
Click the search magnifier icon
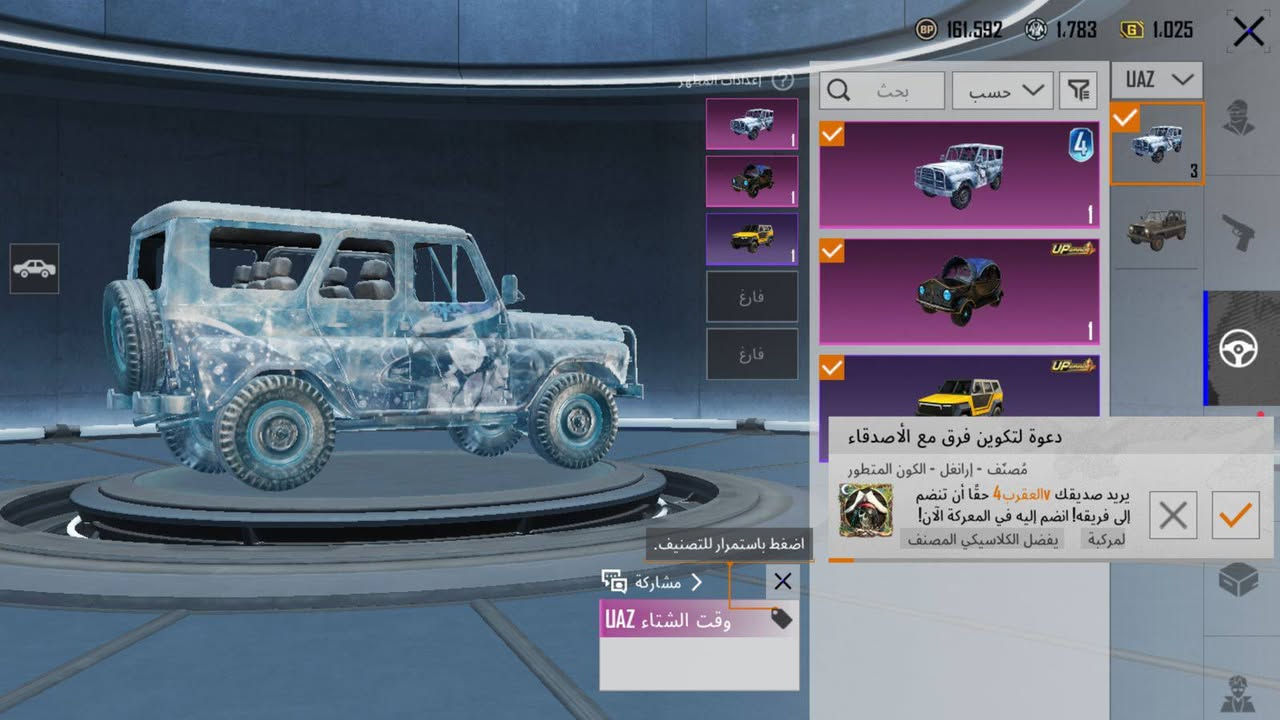tap(838, 91)
